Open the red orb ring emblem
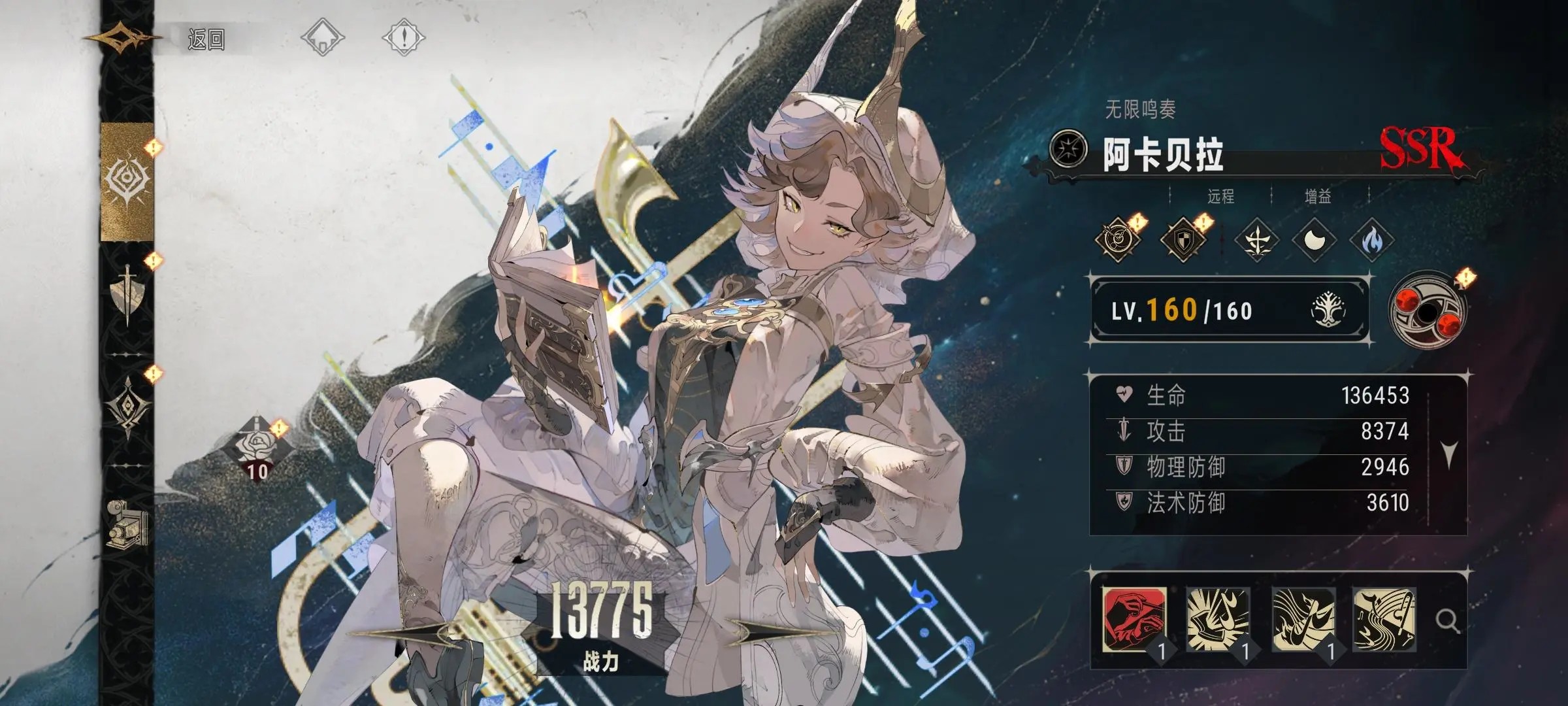The height and width of the screenshot is (706, 1568). tap(1427, 311)
